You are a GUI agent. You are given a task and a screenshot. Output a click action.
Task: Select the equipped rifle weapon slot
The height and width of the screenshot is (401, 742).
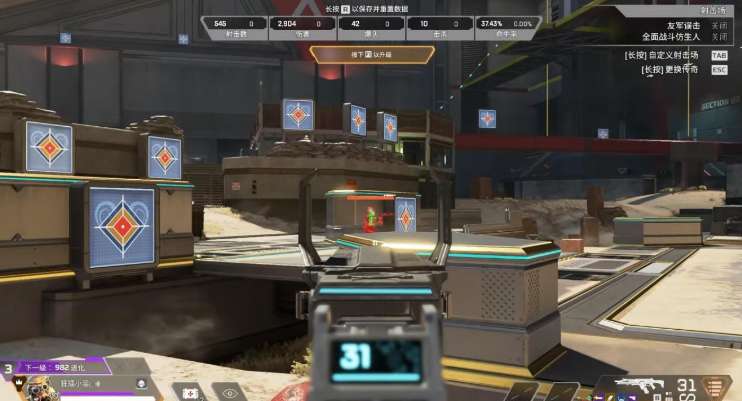click(638, 386)
